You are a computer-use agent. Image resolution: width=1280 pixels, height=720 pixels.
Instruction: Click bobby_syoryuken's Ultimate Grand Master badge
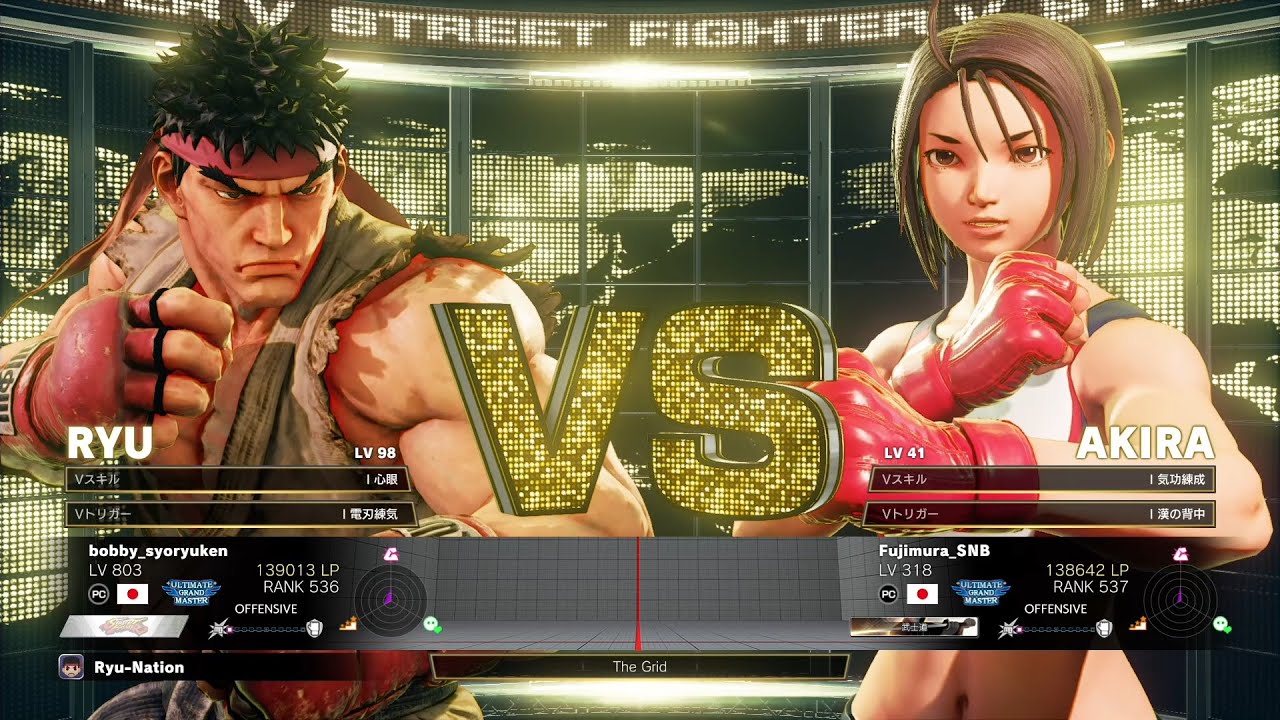click(x=191, y=592)
